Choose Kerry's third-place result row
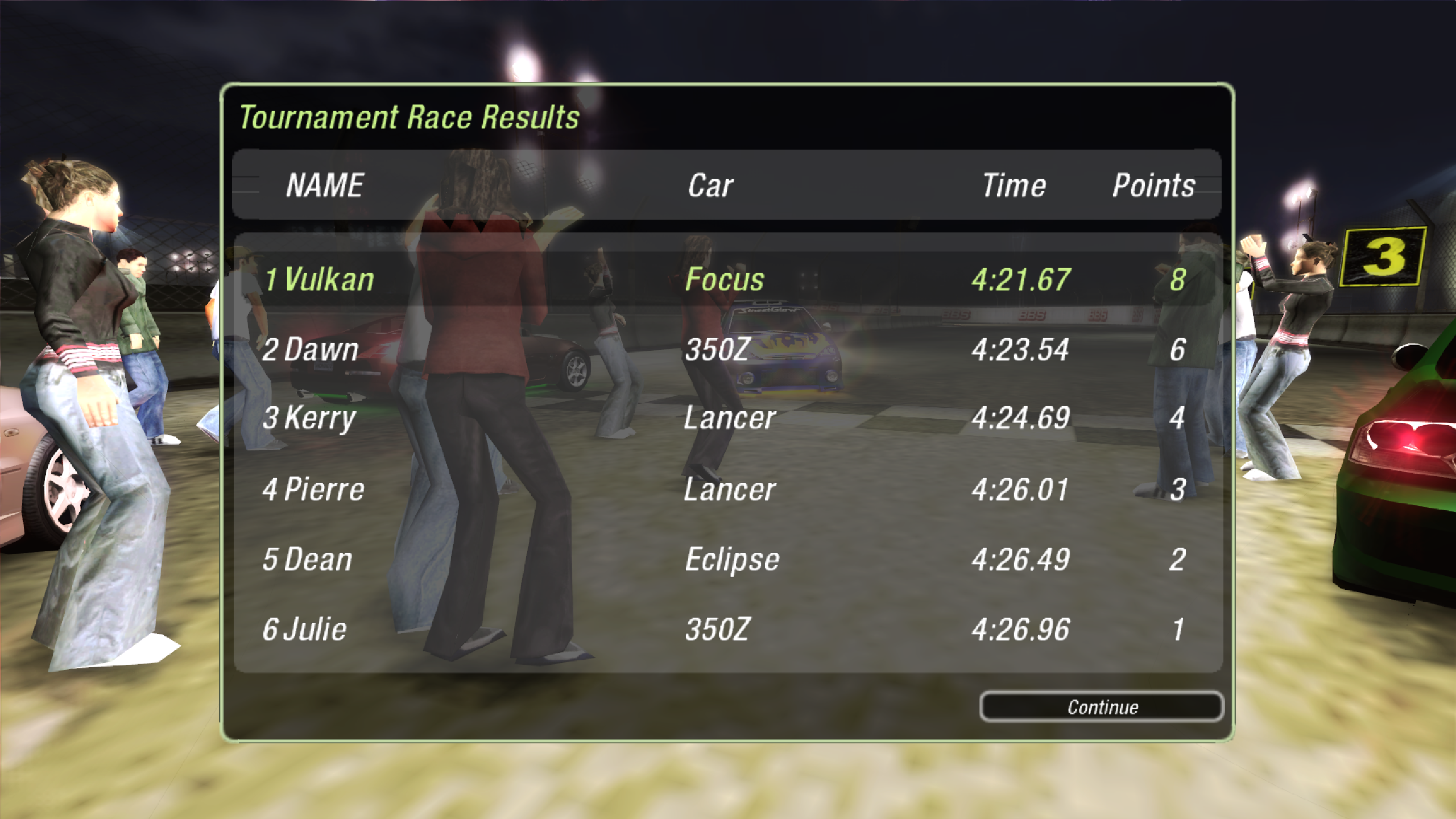1456x819 pixels. tap(727, 419)
